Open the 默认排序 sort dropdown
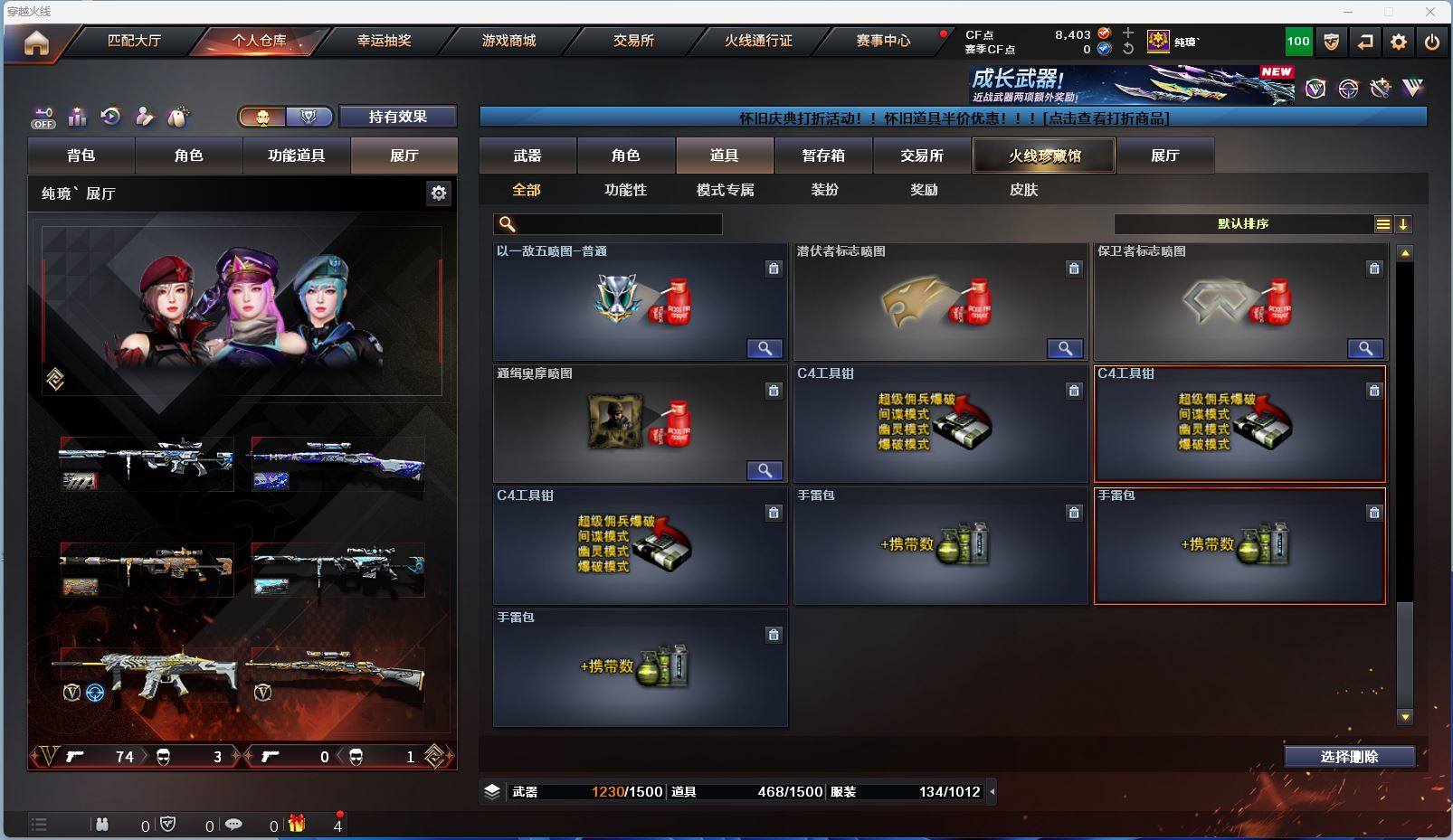Screen dimensions: 1453x840 click(x=1243, y=224)
